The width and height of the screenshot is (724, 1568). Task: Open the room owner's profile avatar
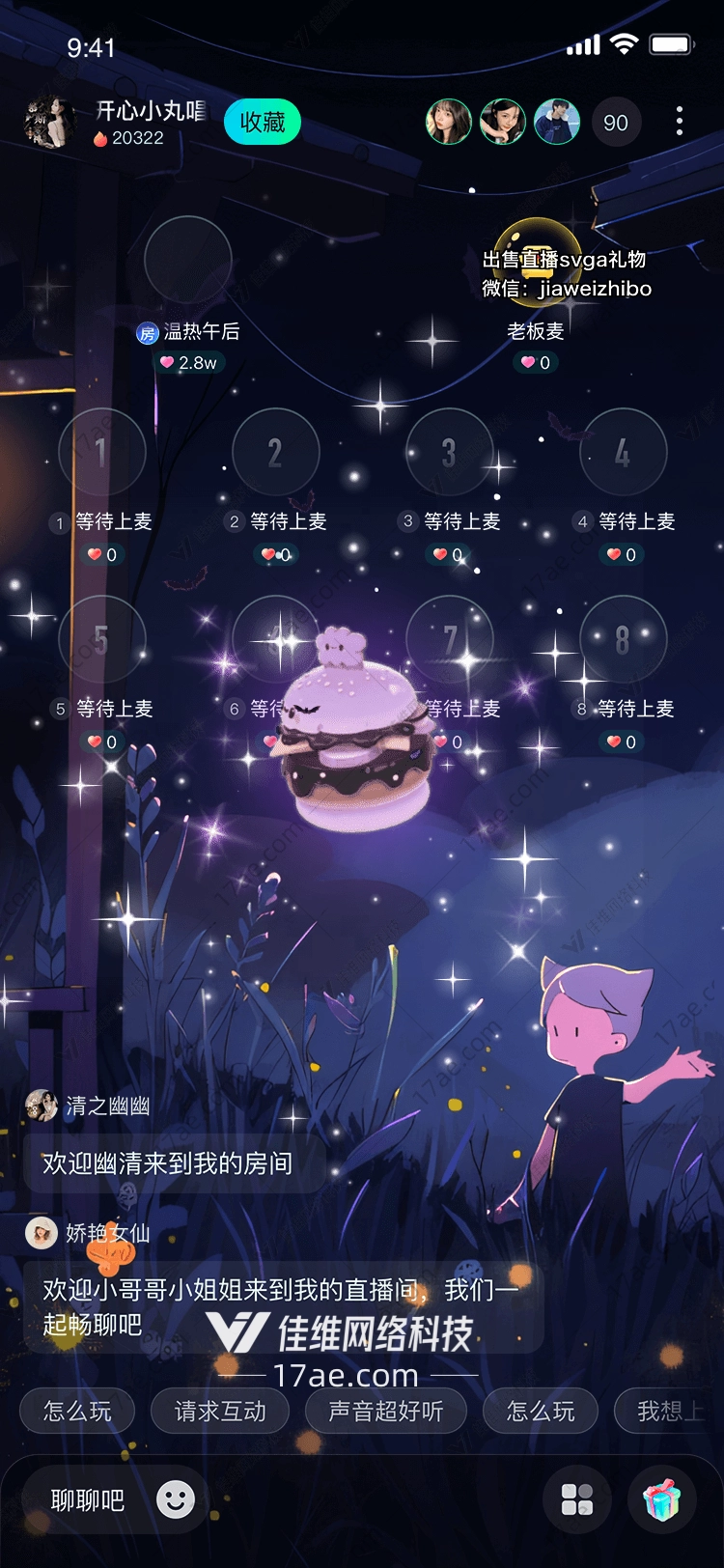tap(49, 123)
